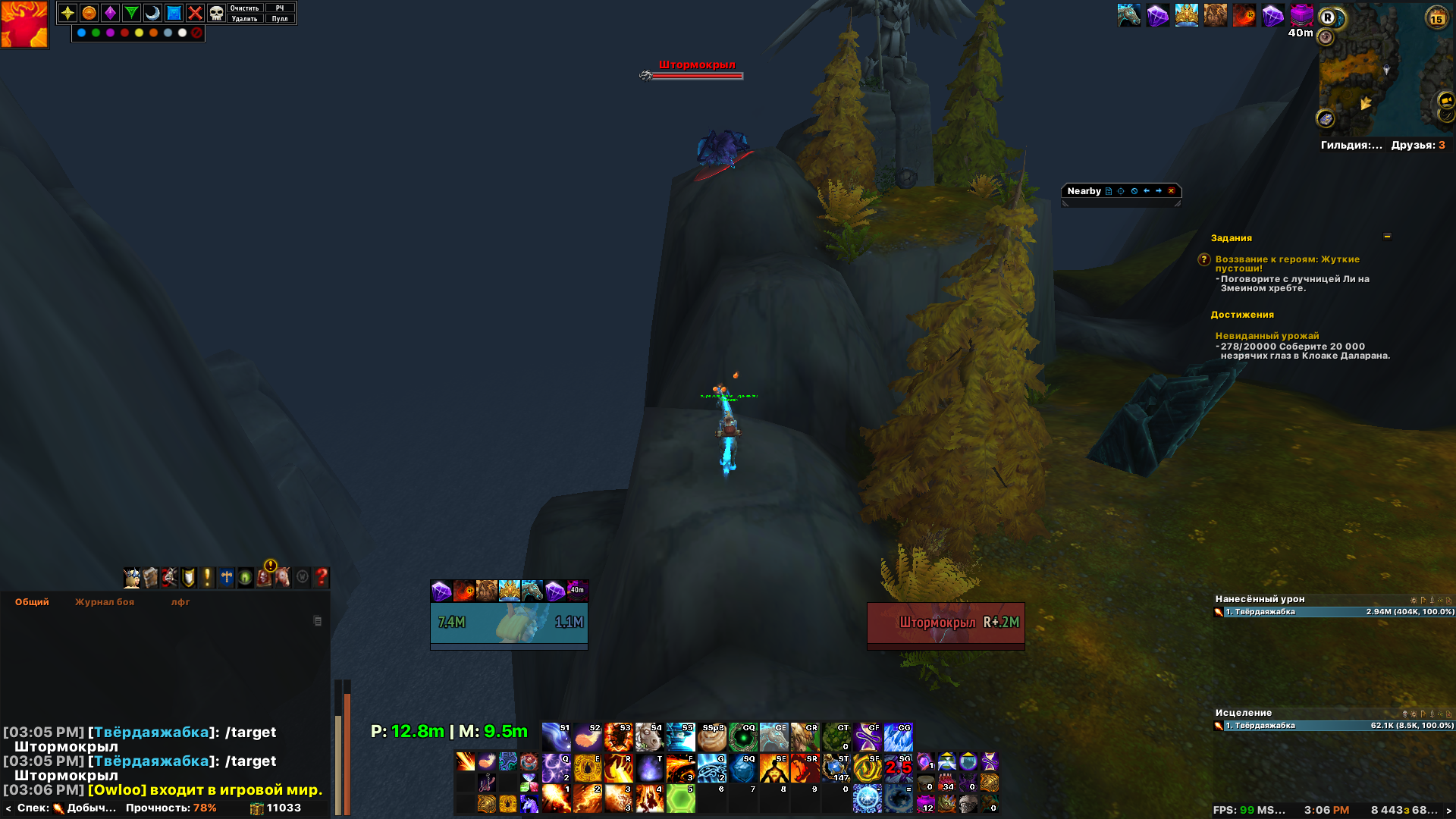This screenshot has width=1456, height=819.
Task: Use the mana potion slot showing 147
Action: (836, 767)
